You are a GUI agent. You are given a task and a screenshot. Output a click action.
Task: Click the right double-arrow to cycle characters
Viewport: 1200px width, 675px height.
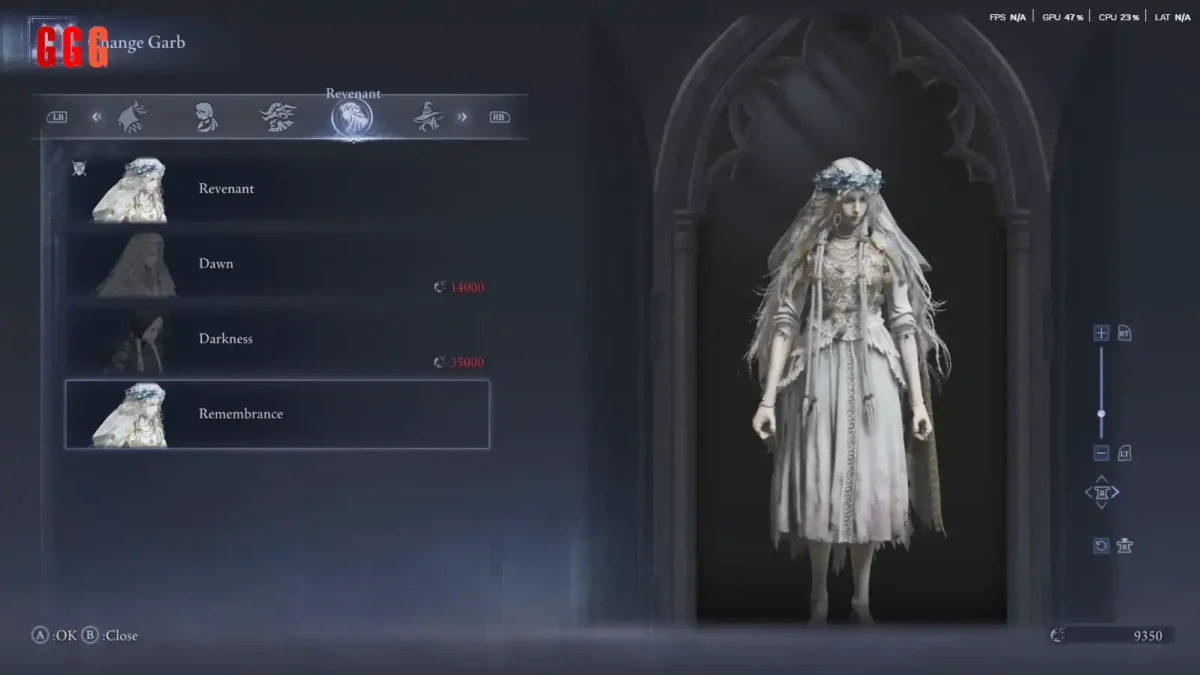(462, 117)
